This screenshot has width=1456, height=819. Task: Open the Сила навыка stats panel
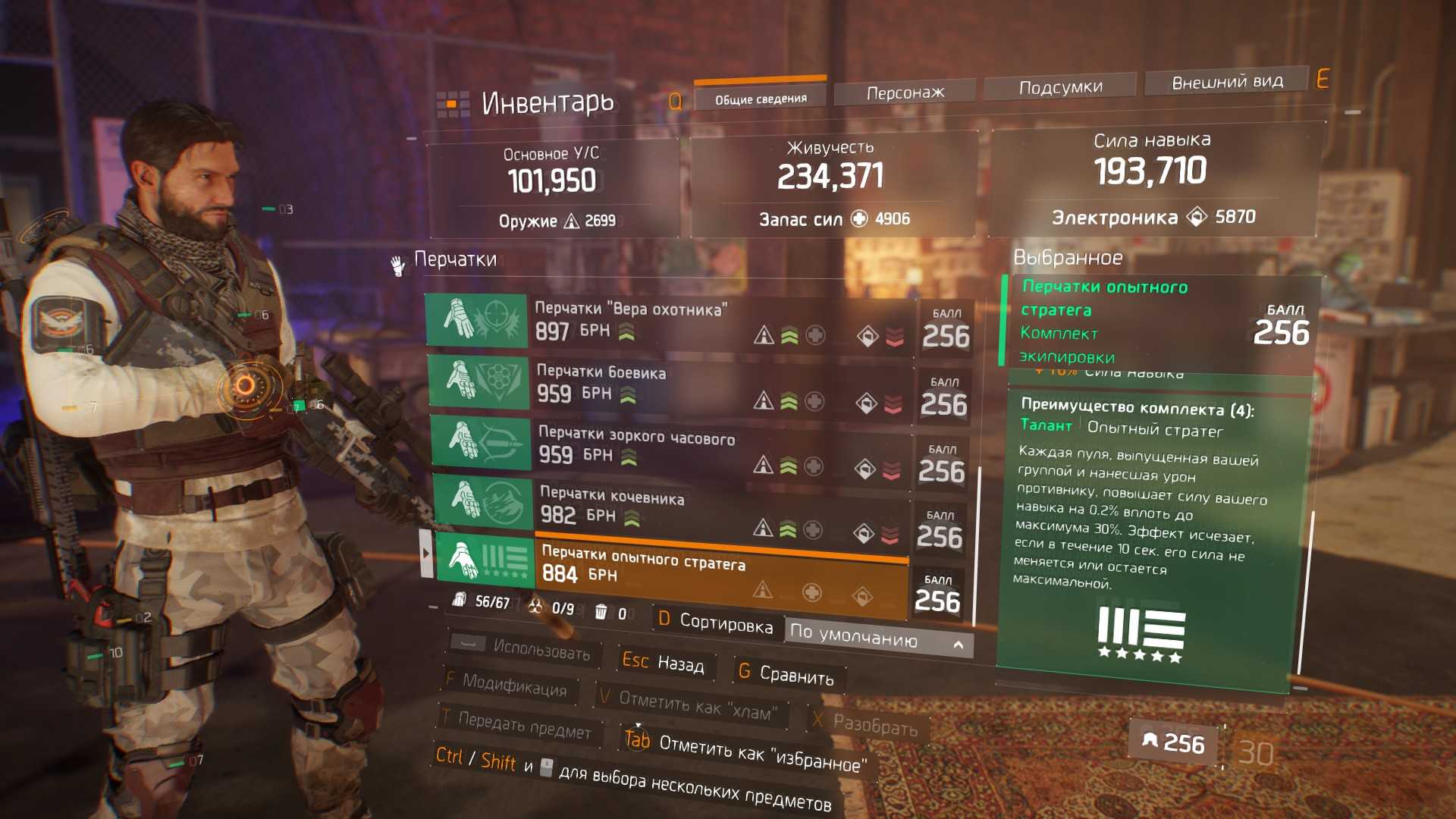(x=1151, y=178)
